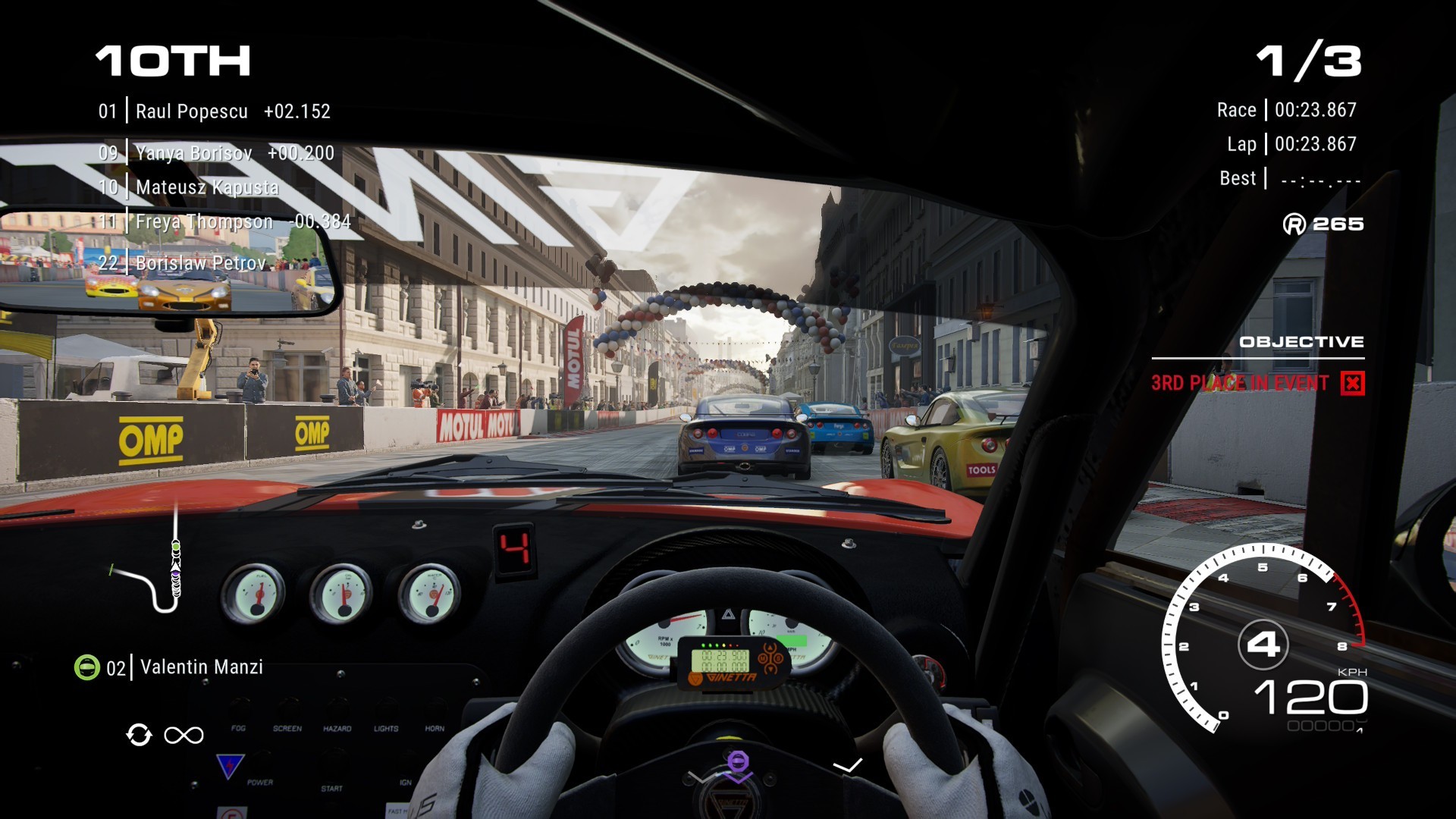Screen dimensions: 1456x819
Task: Click the purple helmet proximity icon
Action: [x=738, y=761]
